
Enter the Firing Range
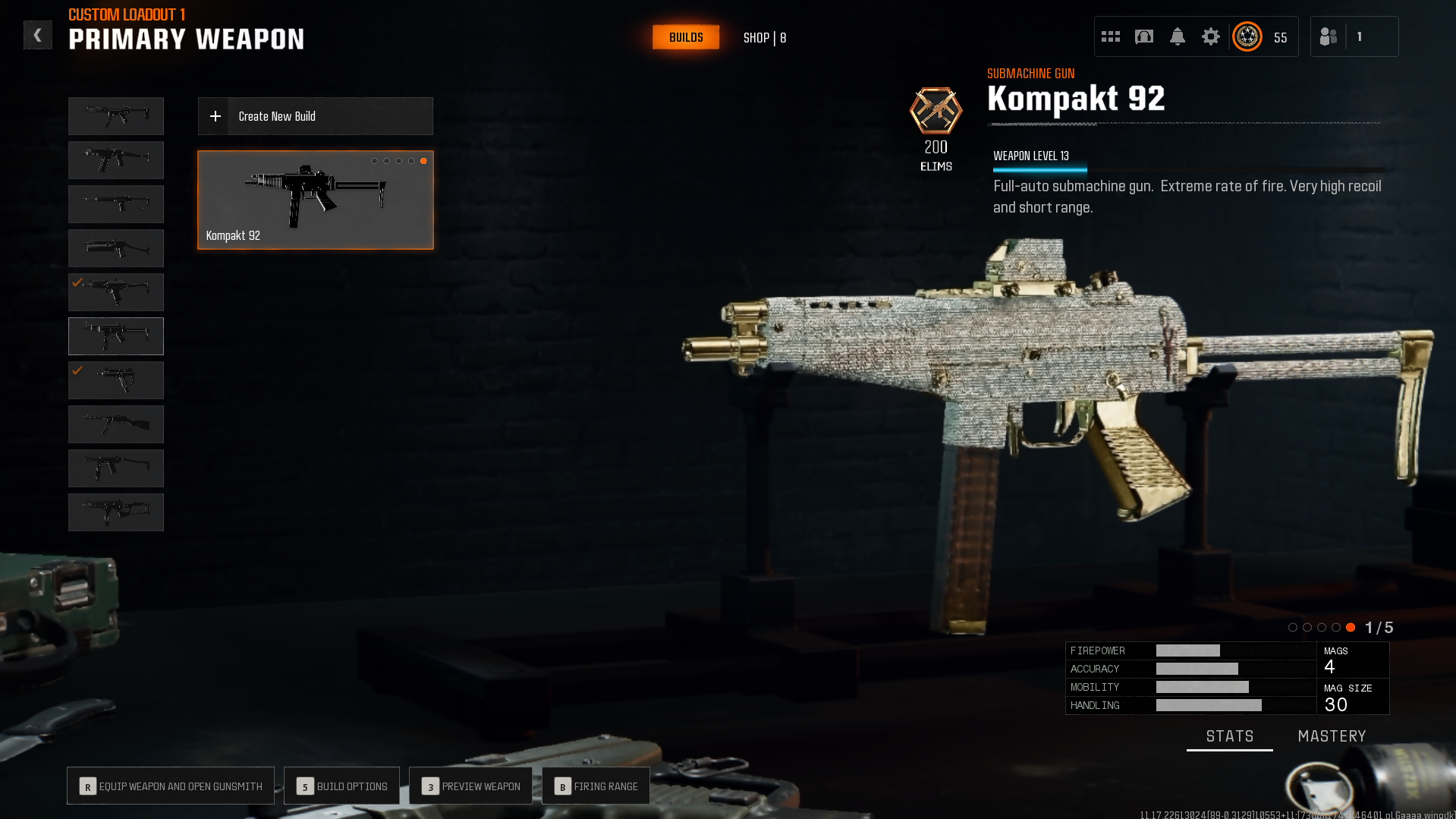click(596, 786)
